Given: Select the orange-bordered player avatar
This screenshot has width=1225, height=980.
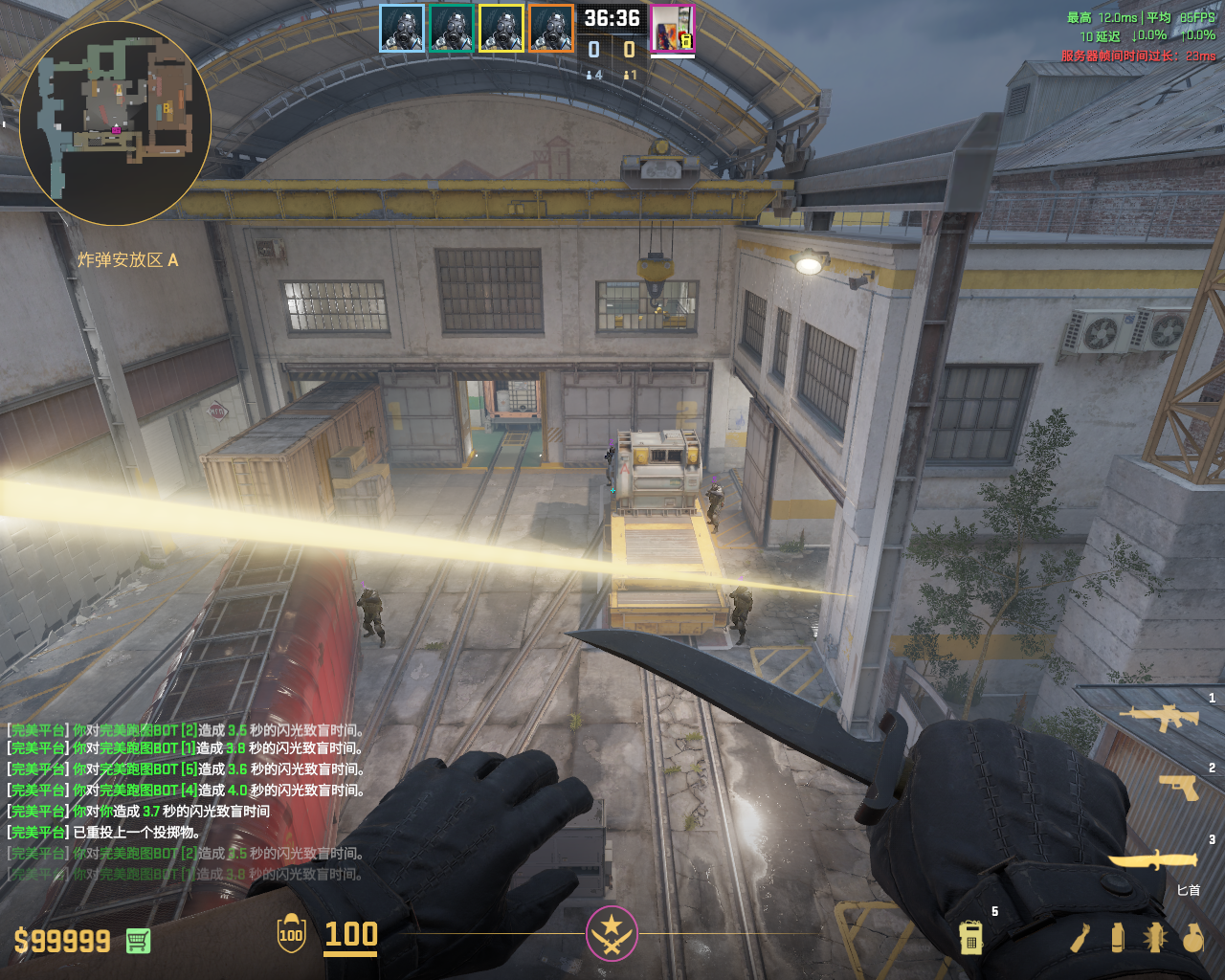Looking at the screenshot, I should click(x=551, y=28).
